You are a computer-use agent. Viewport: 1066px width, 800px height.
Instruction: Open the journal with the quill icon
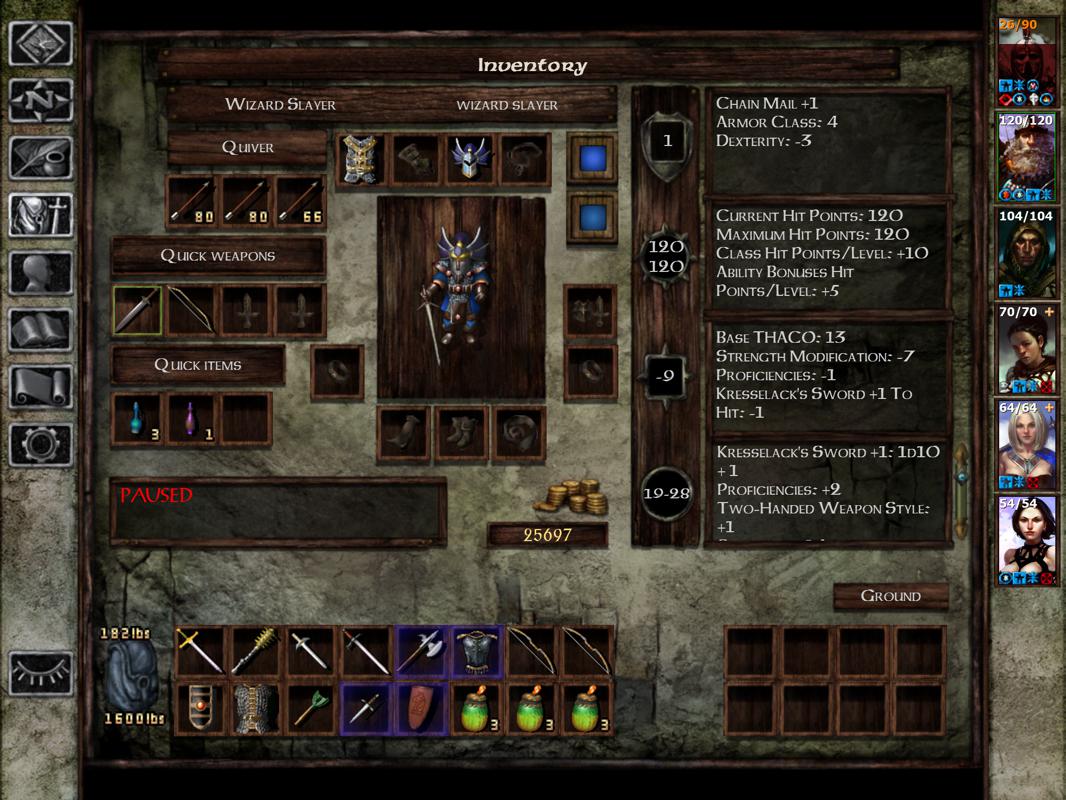coord(41,158)
